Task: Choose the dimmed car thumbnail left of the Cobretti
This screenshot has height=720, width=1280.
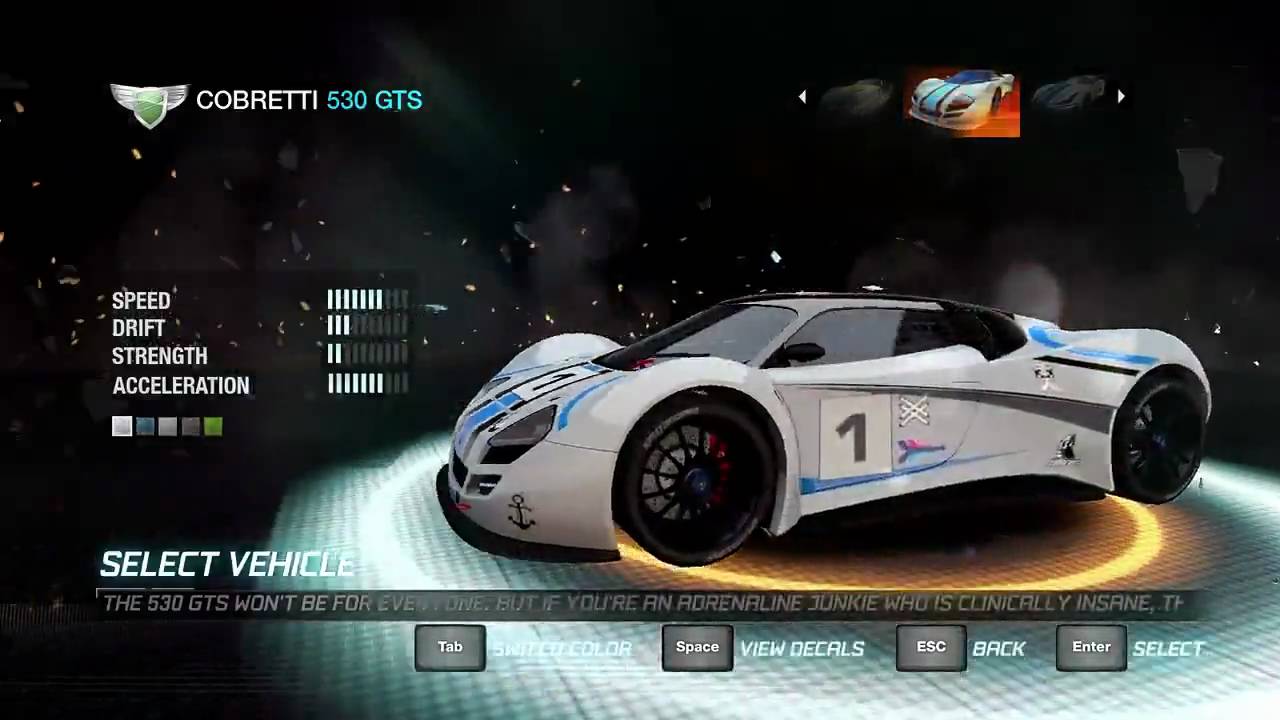Action: [x=856, y=97]
